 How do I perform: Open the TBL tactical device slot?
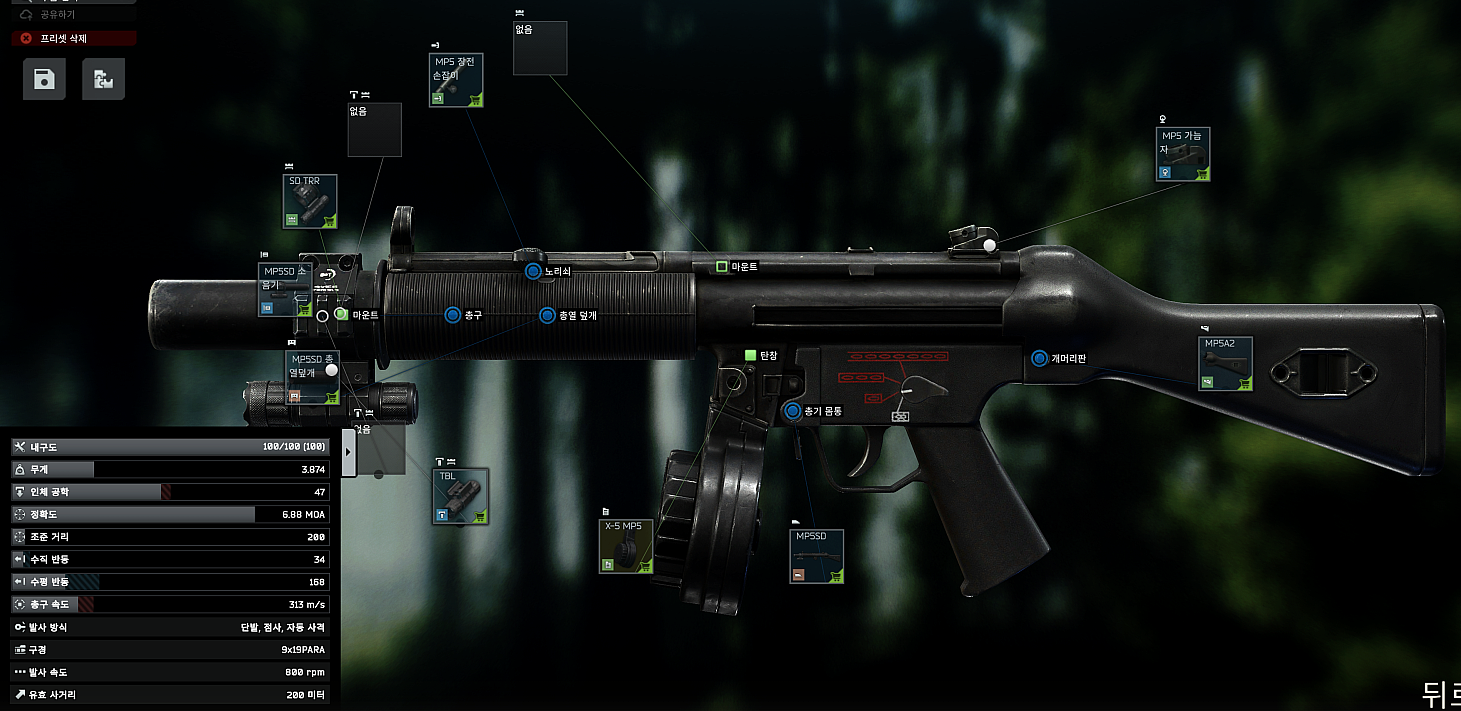click(x=460, y=496)
